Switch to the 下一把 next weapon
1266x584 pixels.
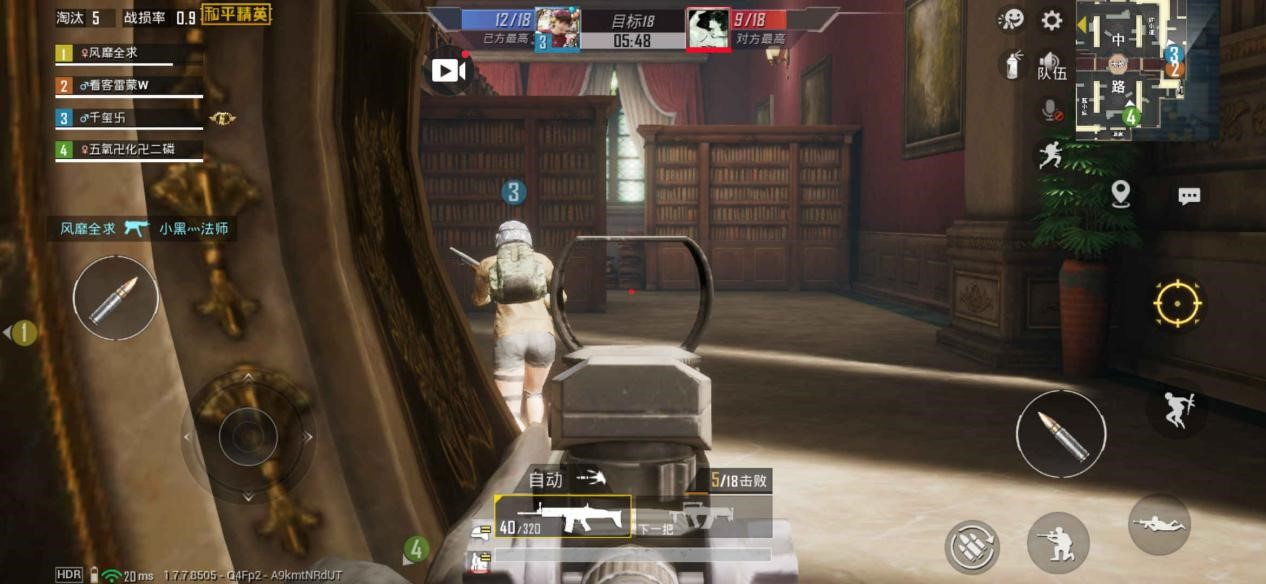tap(702, 517)
